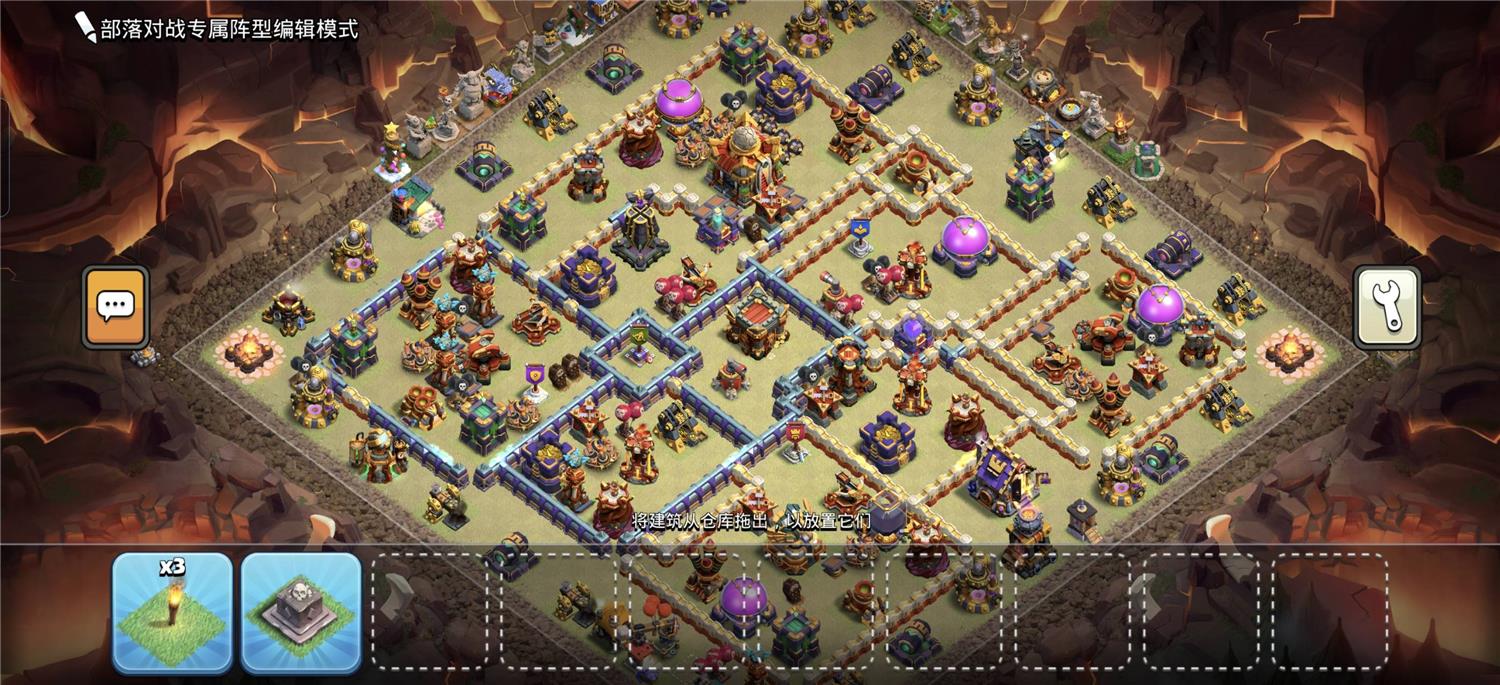
Task: Open the chat speech bubble button
Action: [116, 306]
